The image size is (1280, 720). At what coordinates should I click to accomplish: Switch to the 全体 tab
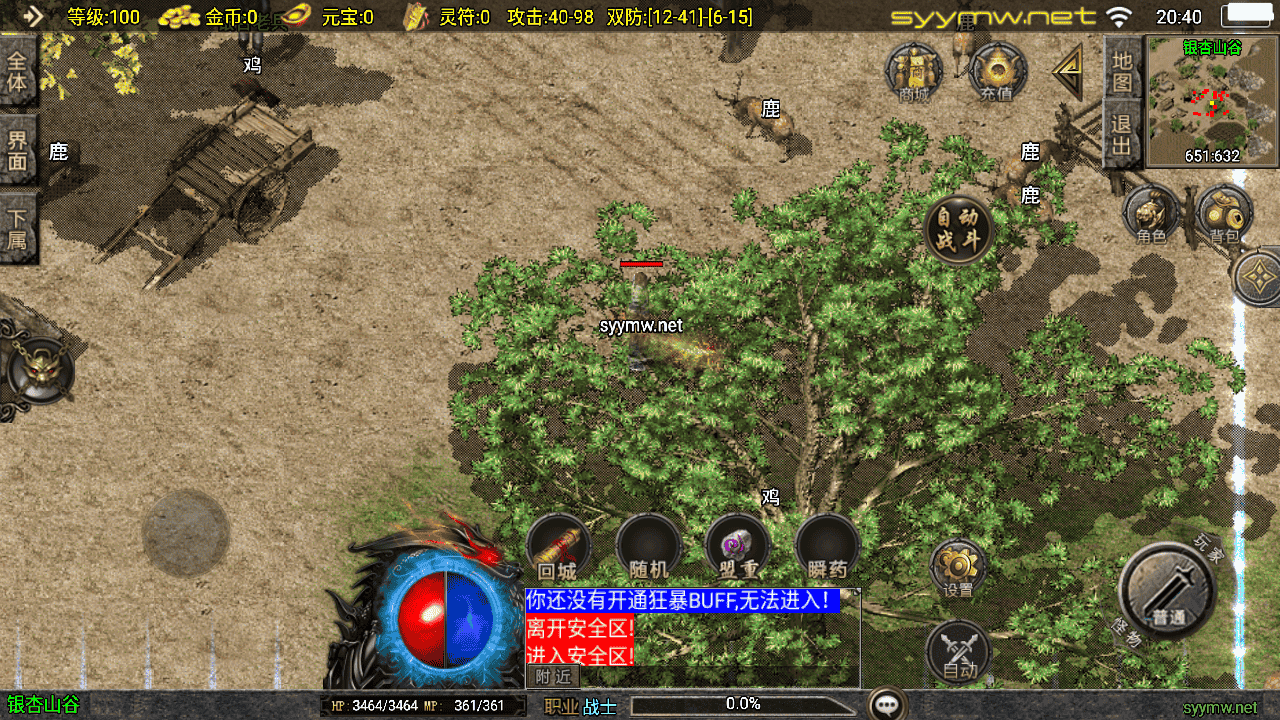pyautogui.click(x=18, y=72)
